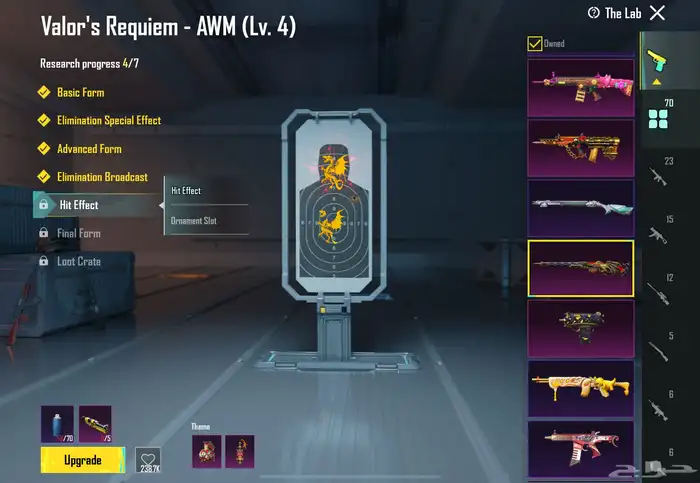The height and width of the screenshot is (483, 700).
Task: Select the locked Final Form stage
Action: pos(79,233)
